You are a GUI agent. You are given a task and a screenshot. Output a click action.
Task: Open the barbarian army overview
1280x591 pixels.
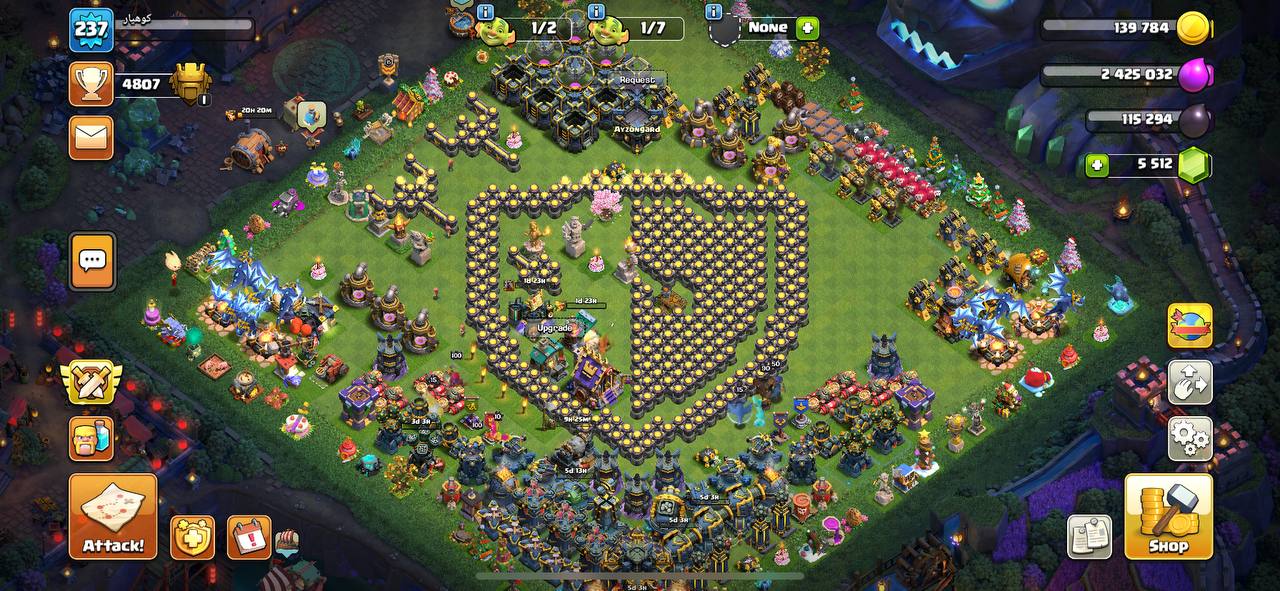(x=91, y=439)
